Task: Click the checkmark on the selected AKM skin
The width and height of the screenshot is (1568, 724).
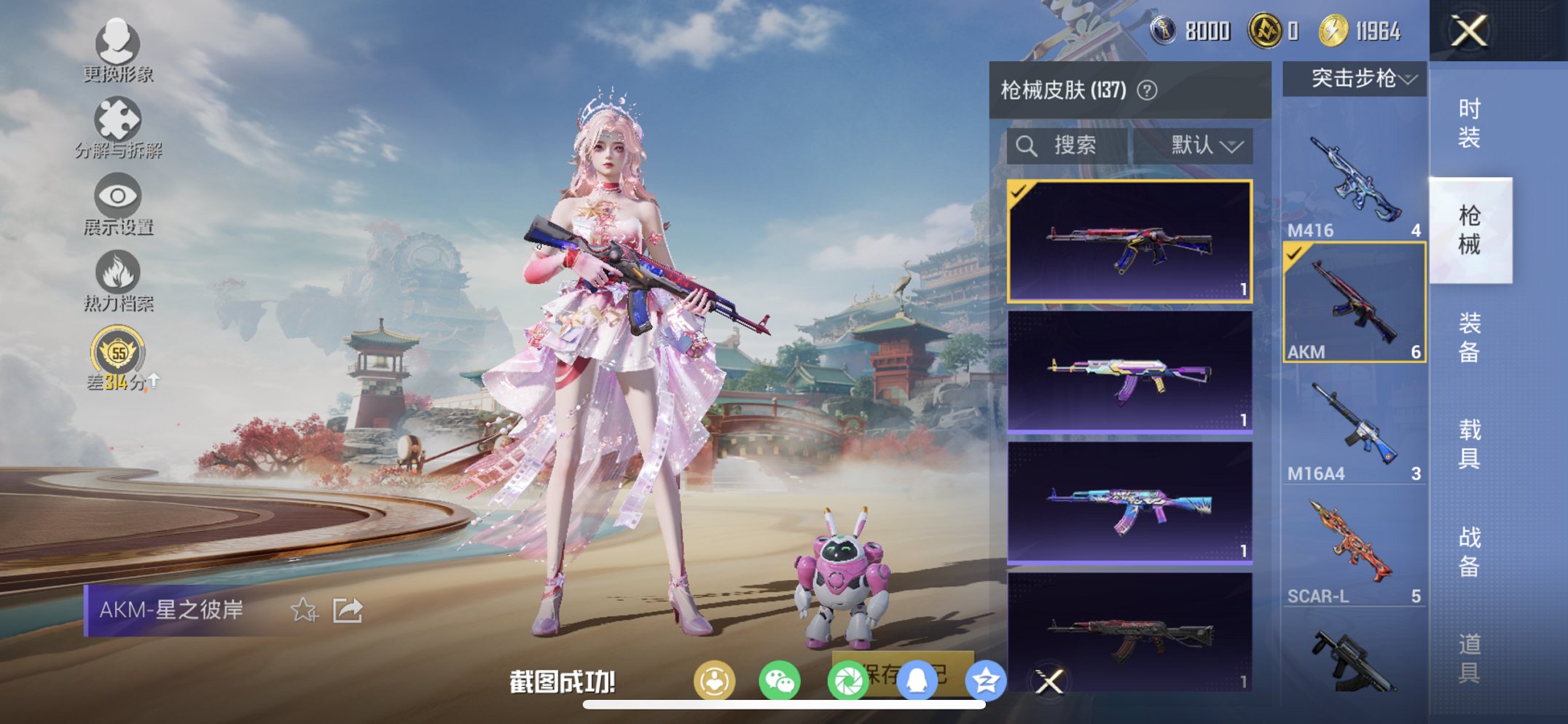Action: coord(1019,195)
